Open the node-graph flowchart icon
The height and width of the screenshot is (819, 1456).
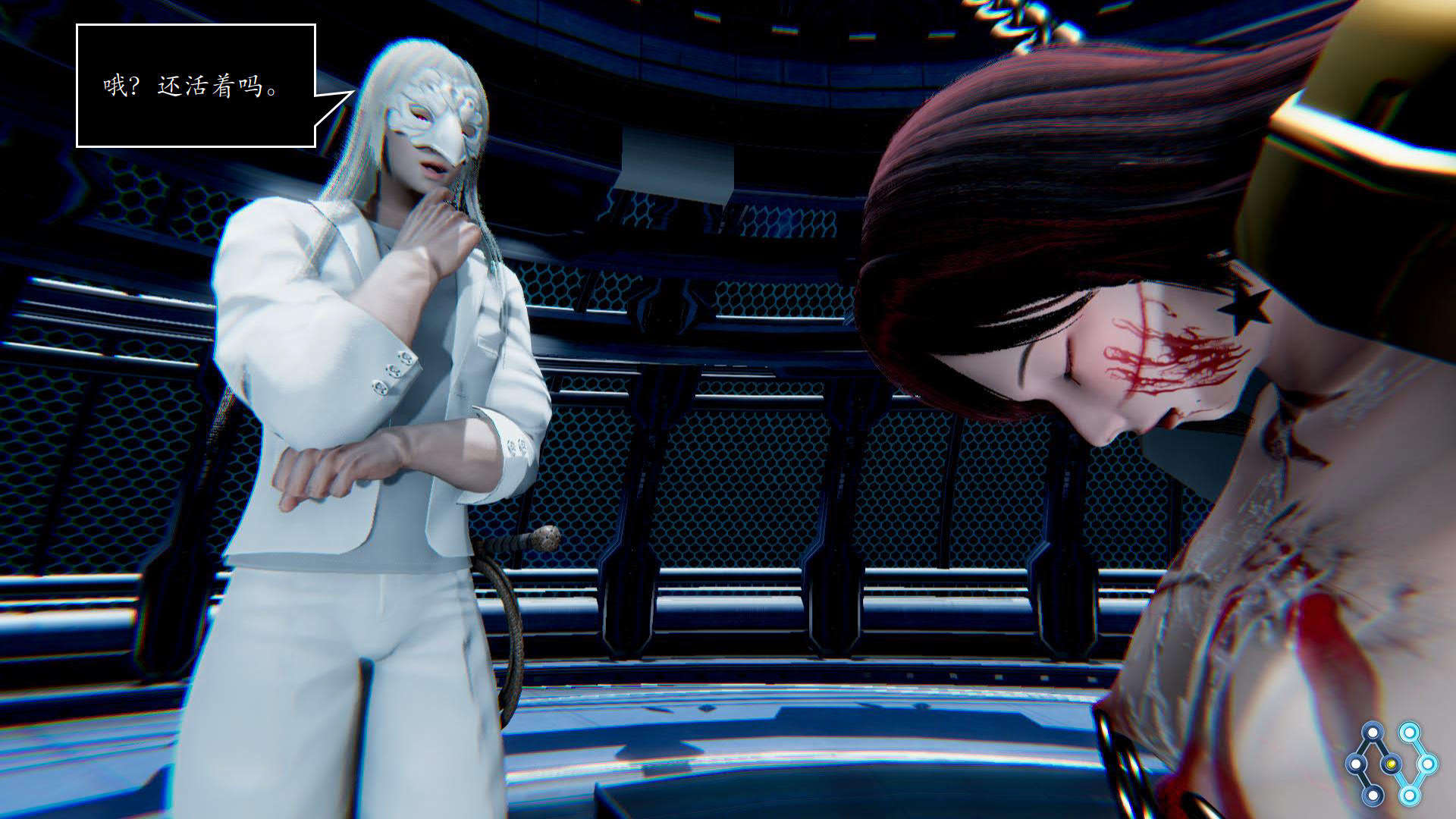(1390, 763)
